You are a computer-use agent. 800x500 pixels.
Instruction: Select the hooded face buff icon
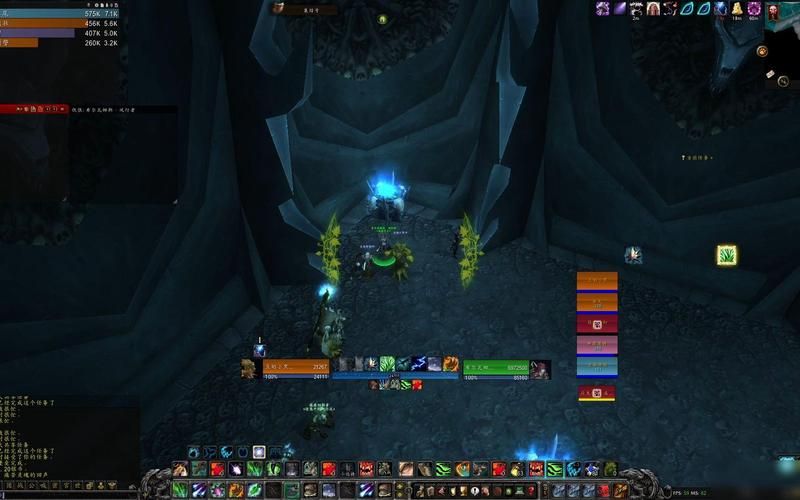[653, 9]
